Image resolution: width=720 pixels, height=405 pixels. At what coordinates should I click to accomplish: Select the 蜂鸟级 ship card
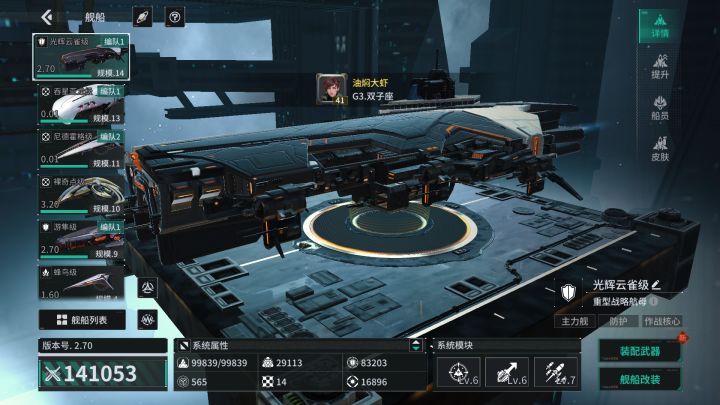[80, 284]
